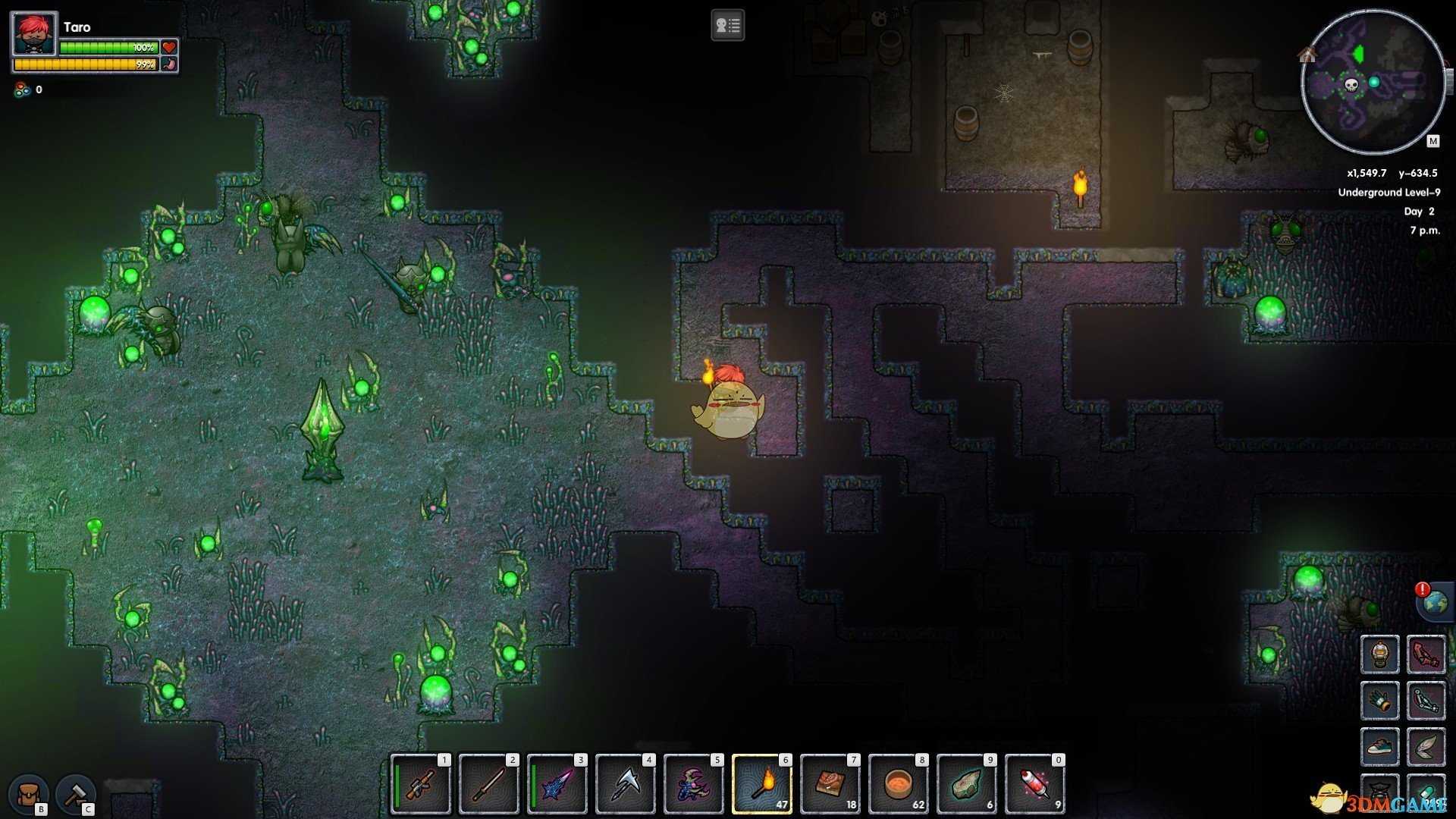Select the rifle in hotbar slot 1
This screenshot has height=819, width=1456.
[x=421, y=784]
